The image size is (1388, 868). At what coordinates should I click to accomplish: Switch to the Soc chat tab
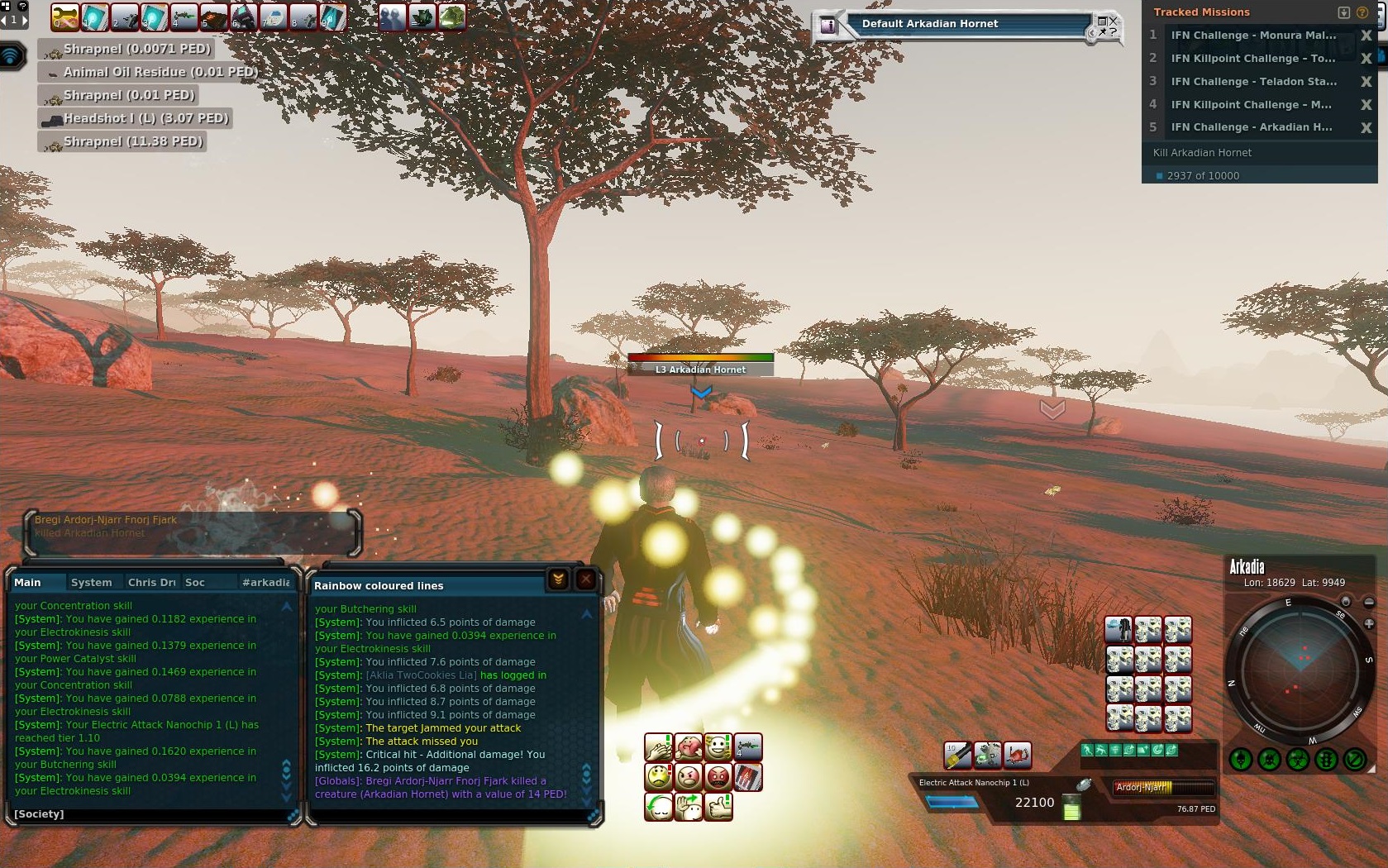pyautogui.click(x=195, y=582)
